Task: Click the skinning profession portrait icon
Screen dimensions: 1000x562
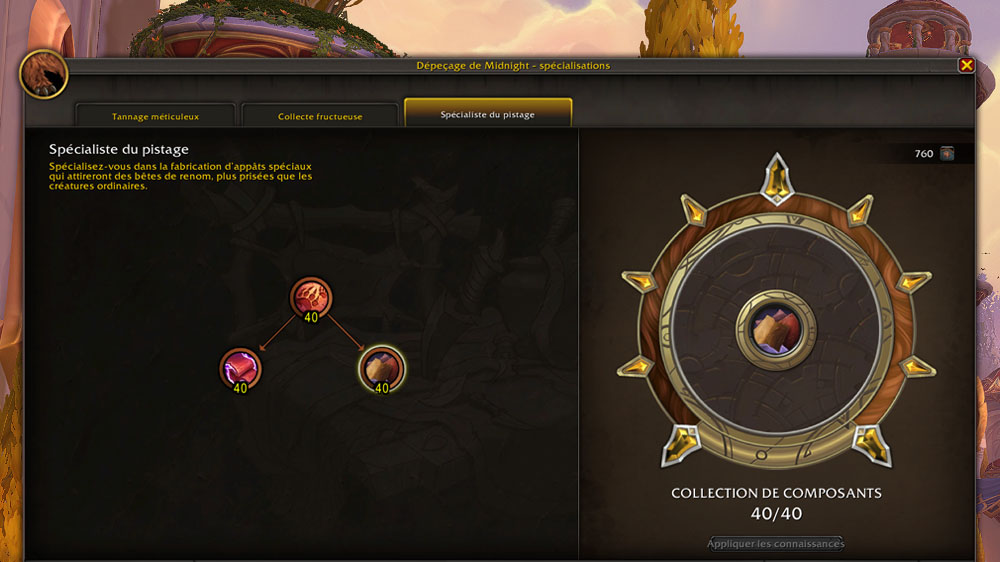Action: [44, 74]
